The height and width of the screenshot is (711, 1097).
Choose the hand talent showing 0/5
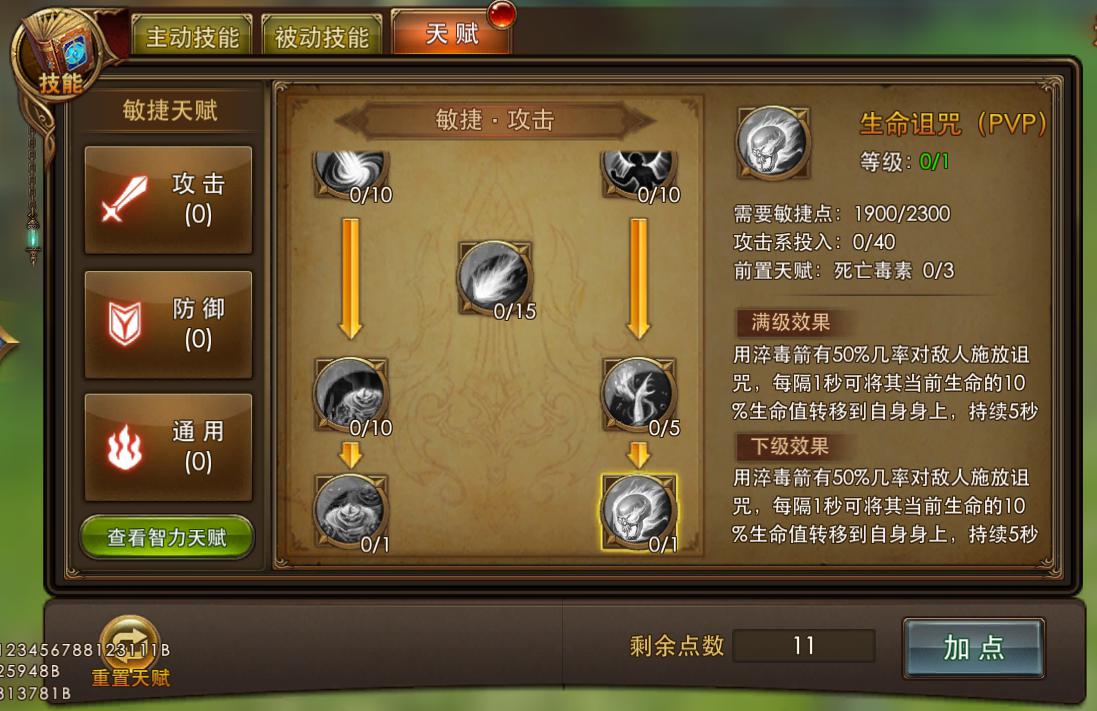click(638, 393)
